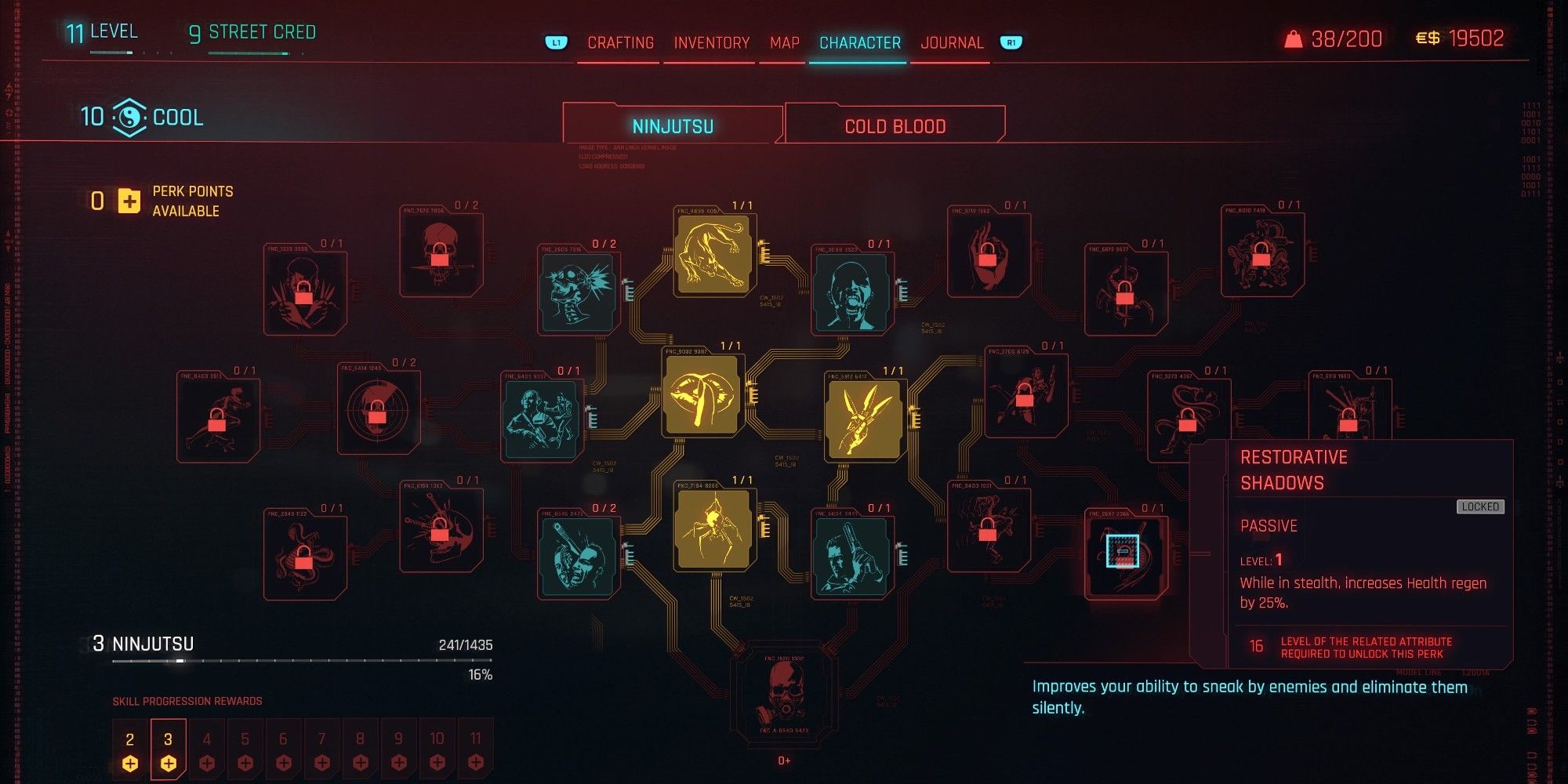Switch to the CRAFTING tab
The width and height of the screenshot is (1568, 784).
click(620, 43)
